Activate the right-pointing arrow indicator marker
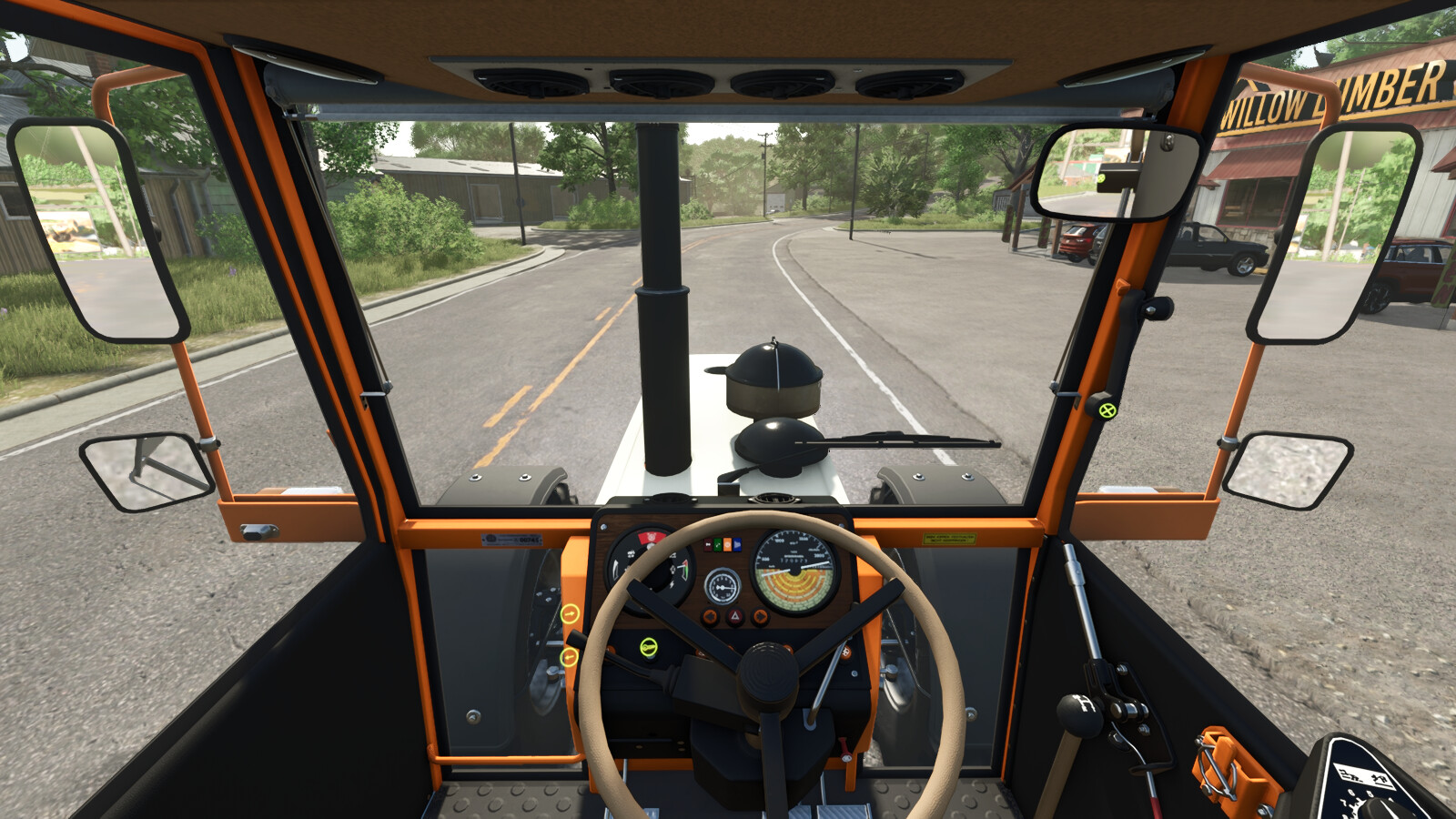 (x=570, y=614)
